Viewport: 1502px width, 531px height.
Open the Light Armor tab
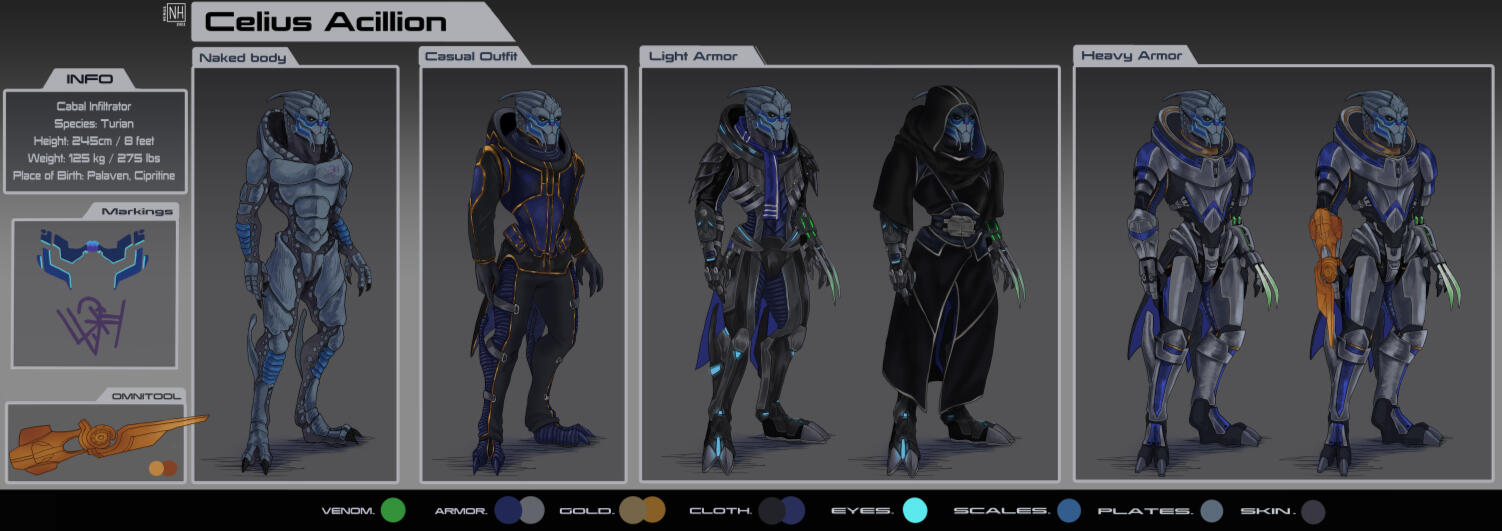(693, 57)
